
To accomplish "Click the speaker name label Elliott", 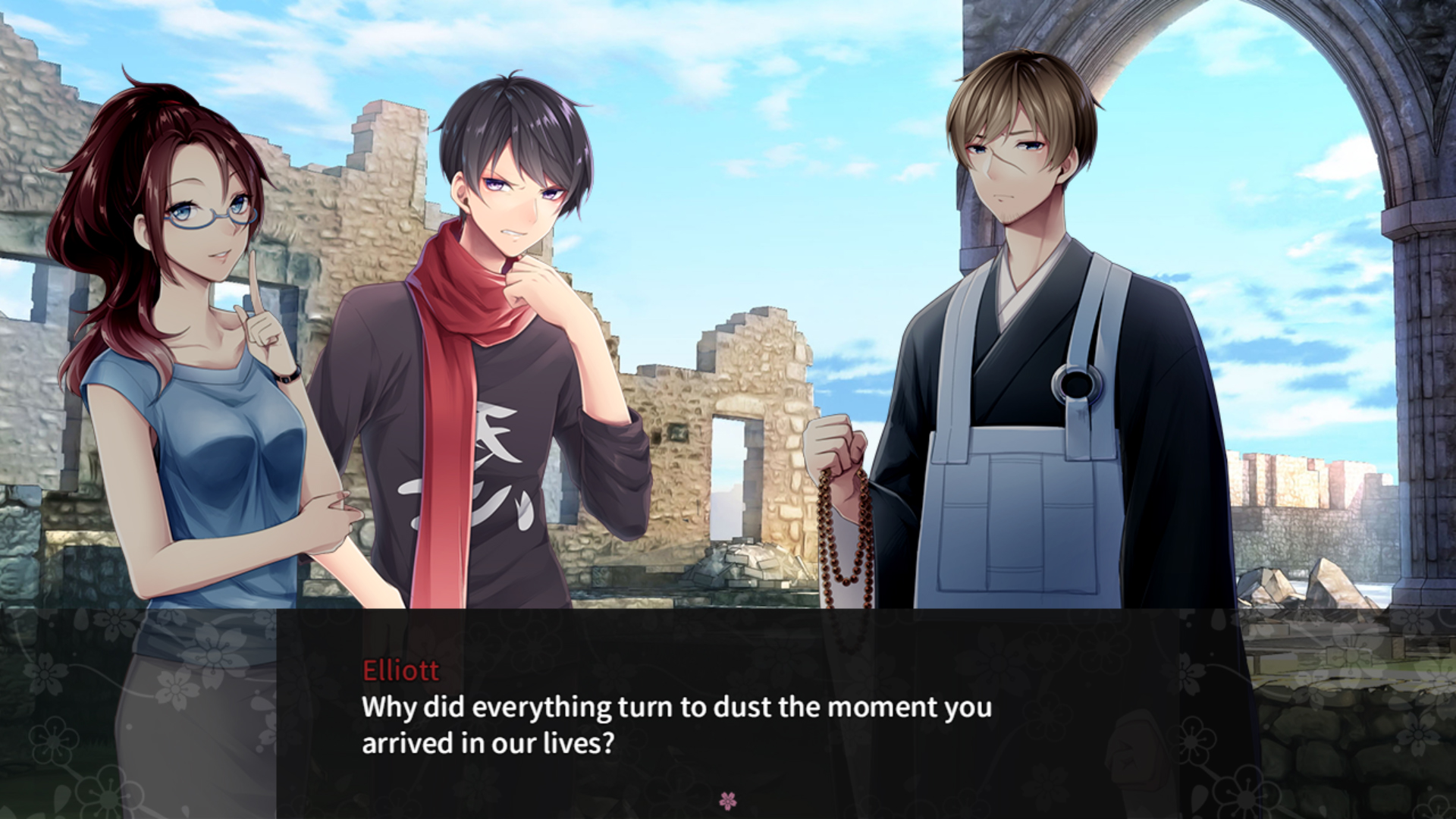I will click(400, 669).
